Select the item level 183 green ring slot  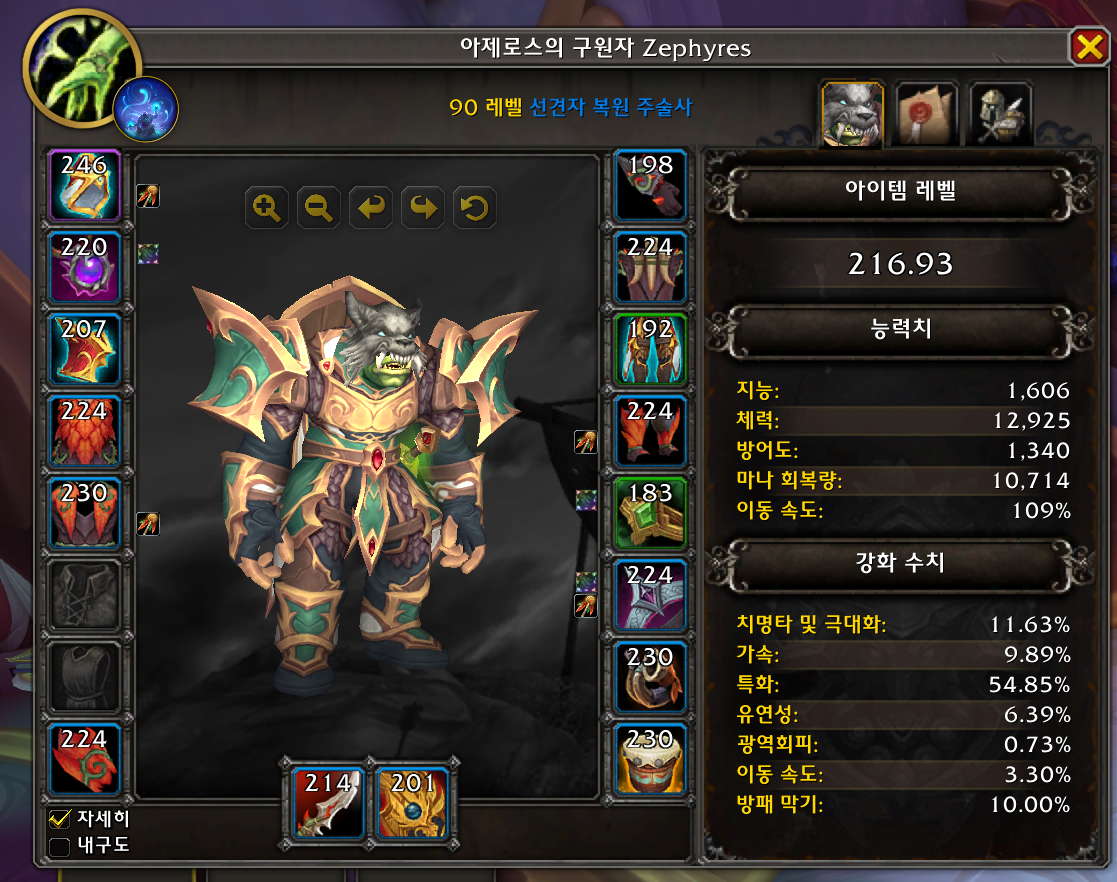650,513
